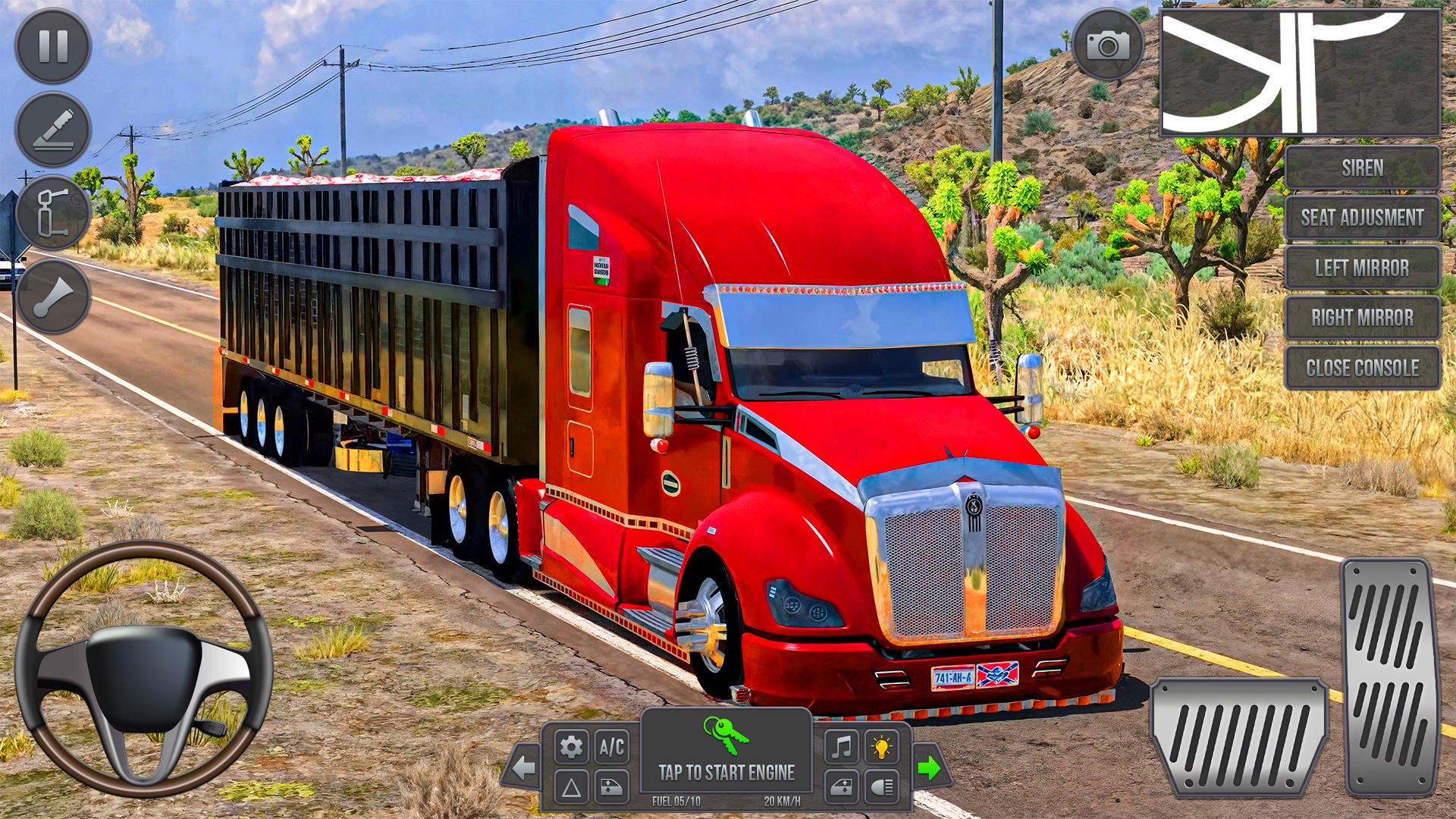Toggle the interior light bulb
The height and width of the screenshot is (819, 1456).
(x=882, y=746)
